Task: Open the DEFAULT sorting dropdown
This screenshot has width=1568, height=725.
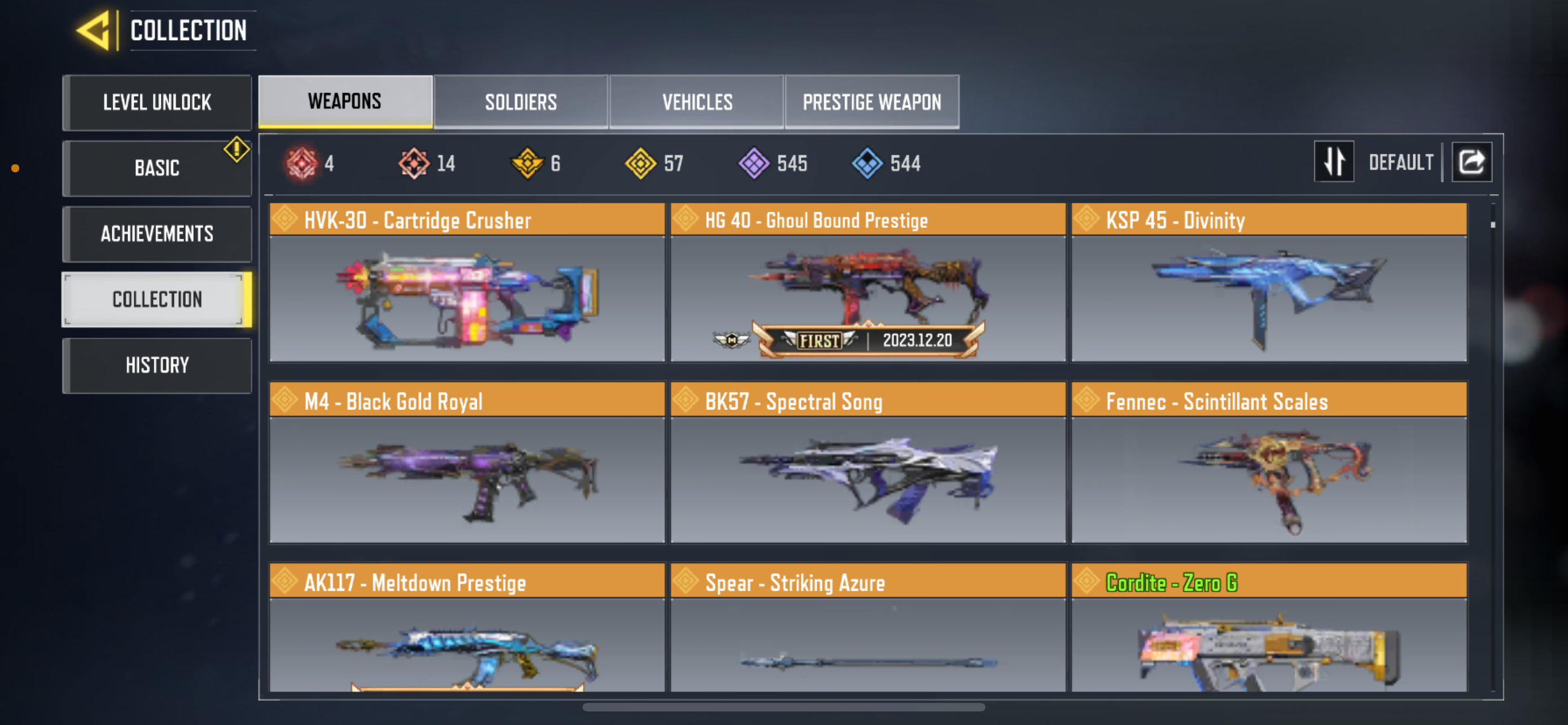Action: coord(1401,161)
